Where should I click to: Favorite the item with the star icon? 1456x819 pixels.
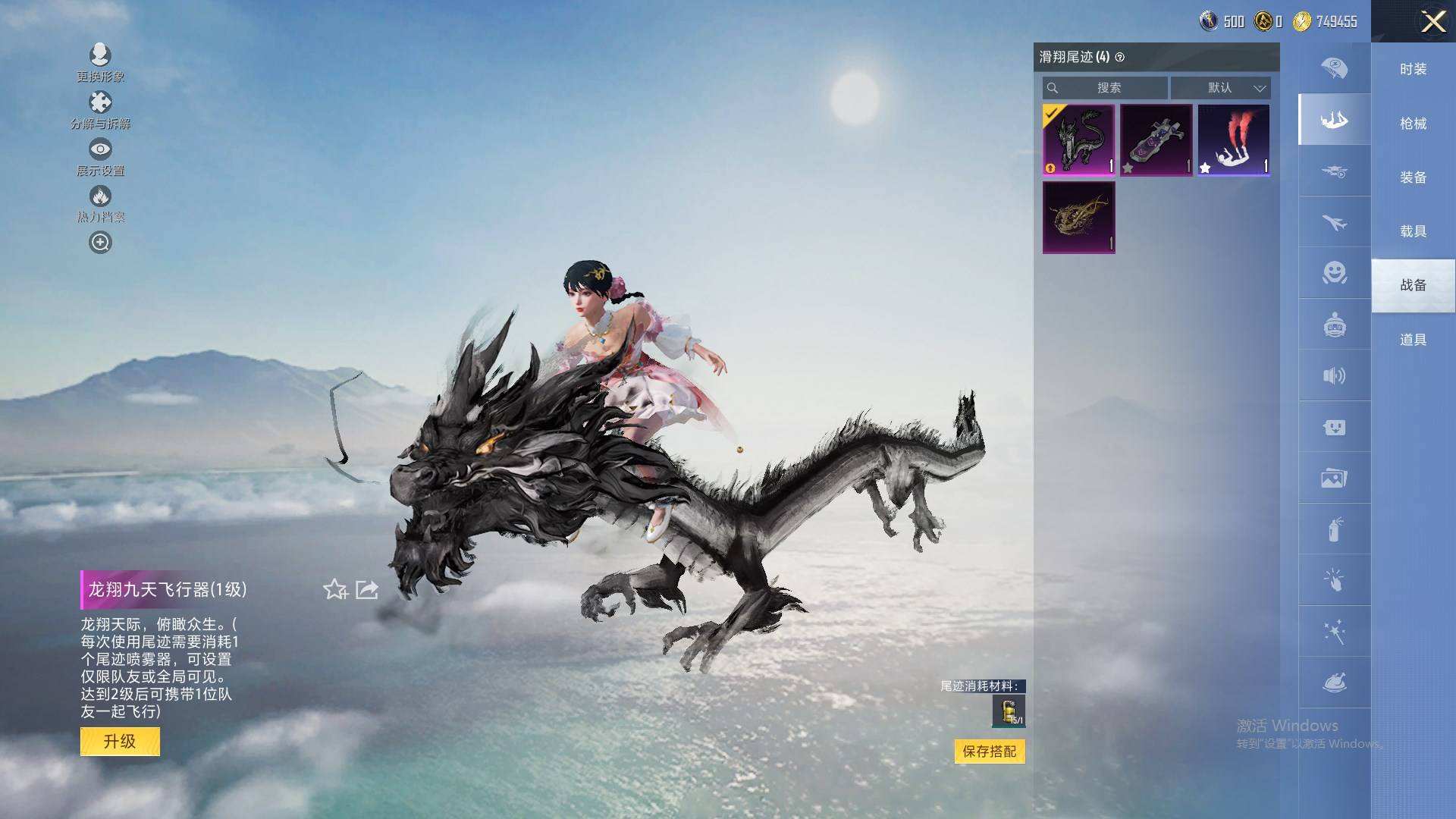[334, 589]
